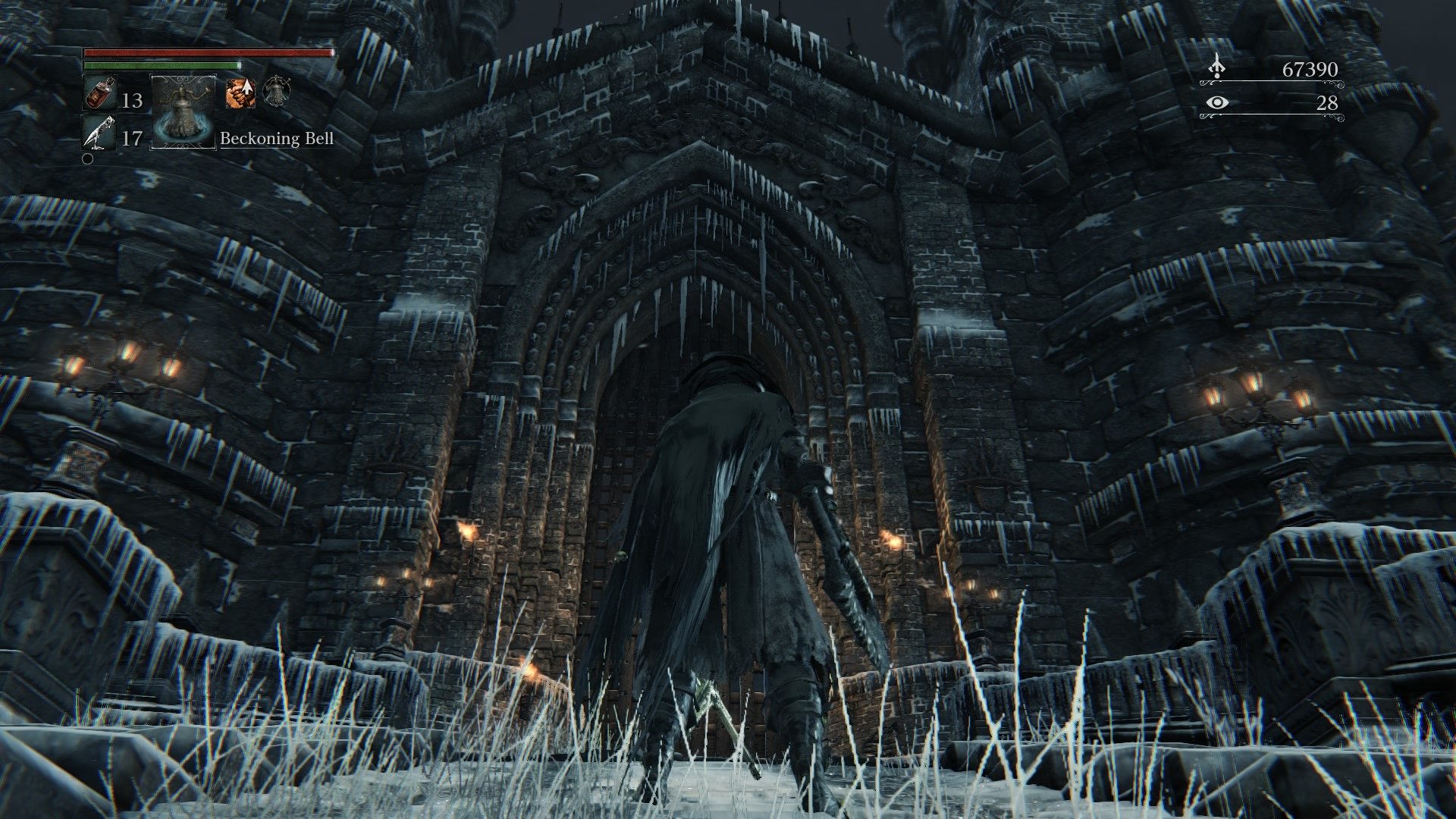Open the Beckoning Bell item slot

coord(184,113)
